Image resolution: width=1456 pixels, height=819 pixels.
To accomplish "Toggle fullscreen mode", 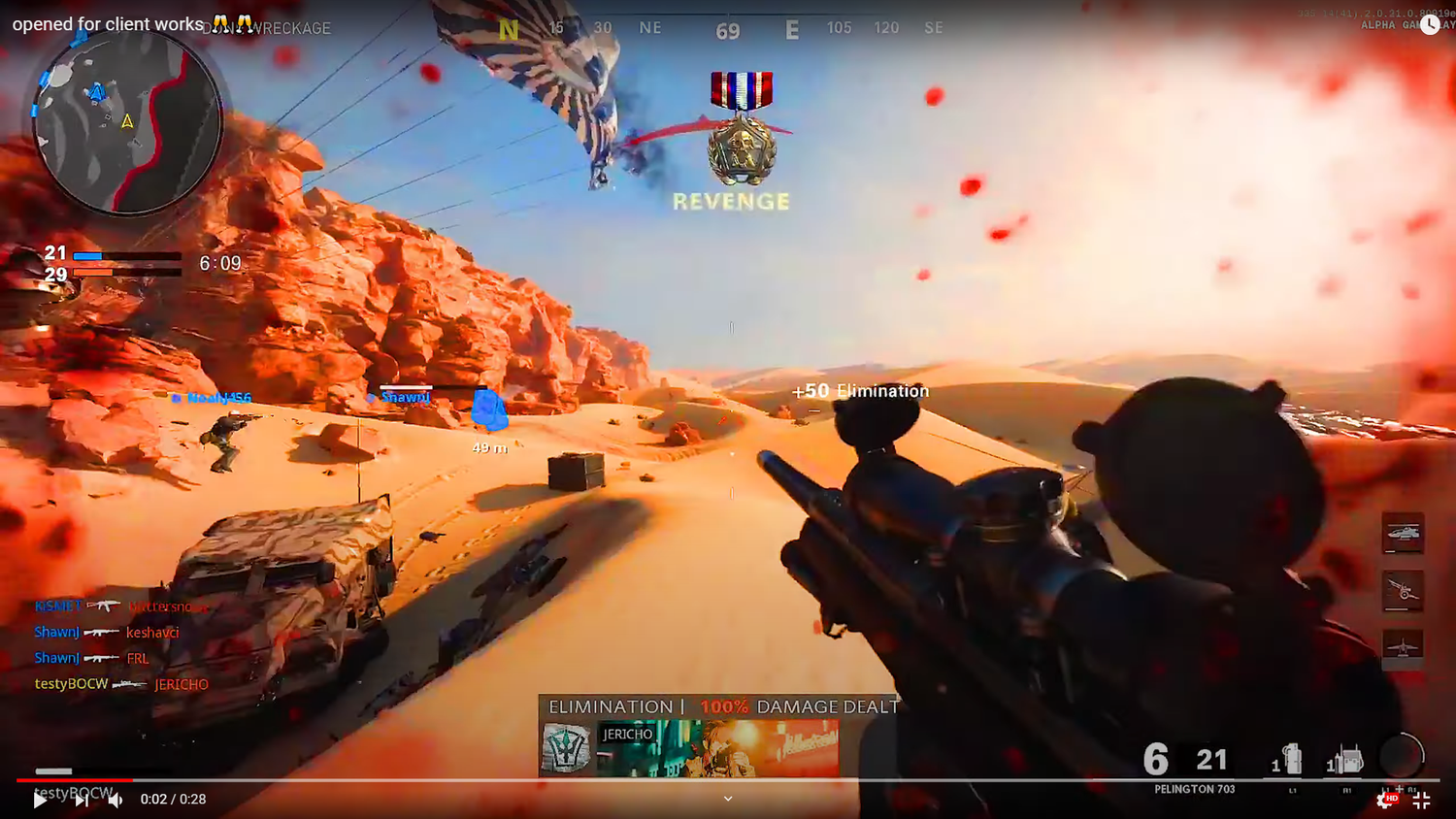I will point(1423,800).
